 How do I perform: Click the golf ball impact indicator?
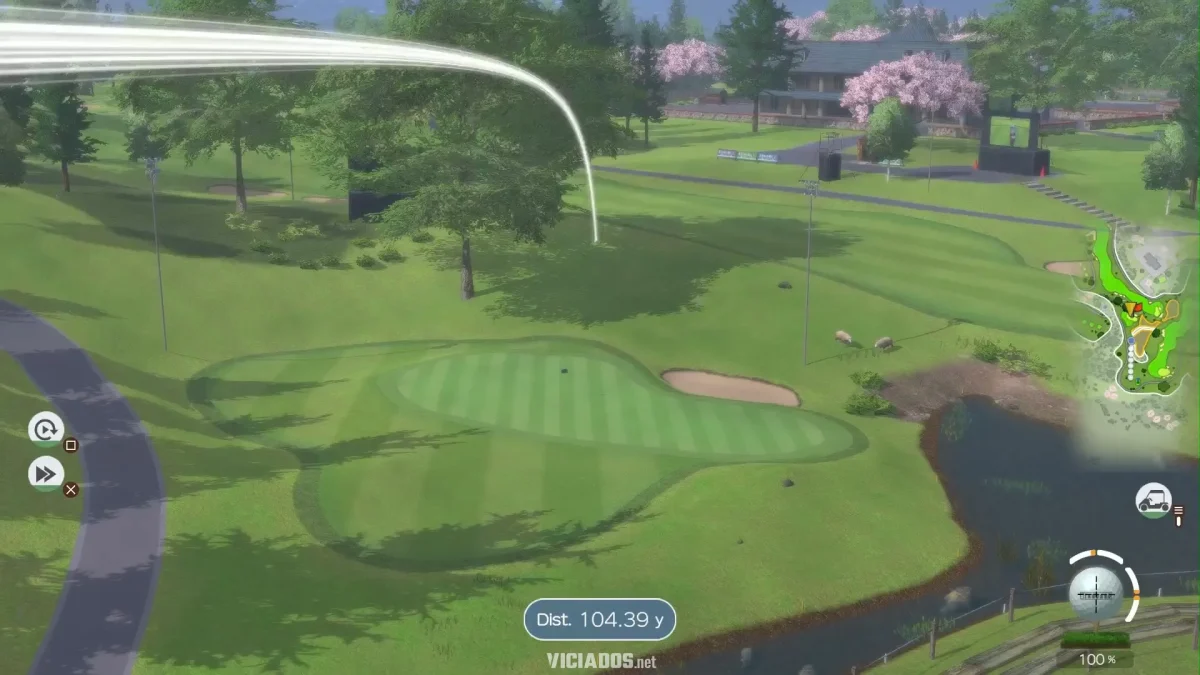pos(1096,592)
